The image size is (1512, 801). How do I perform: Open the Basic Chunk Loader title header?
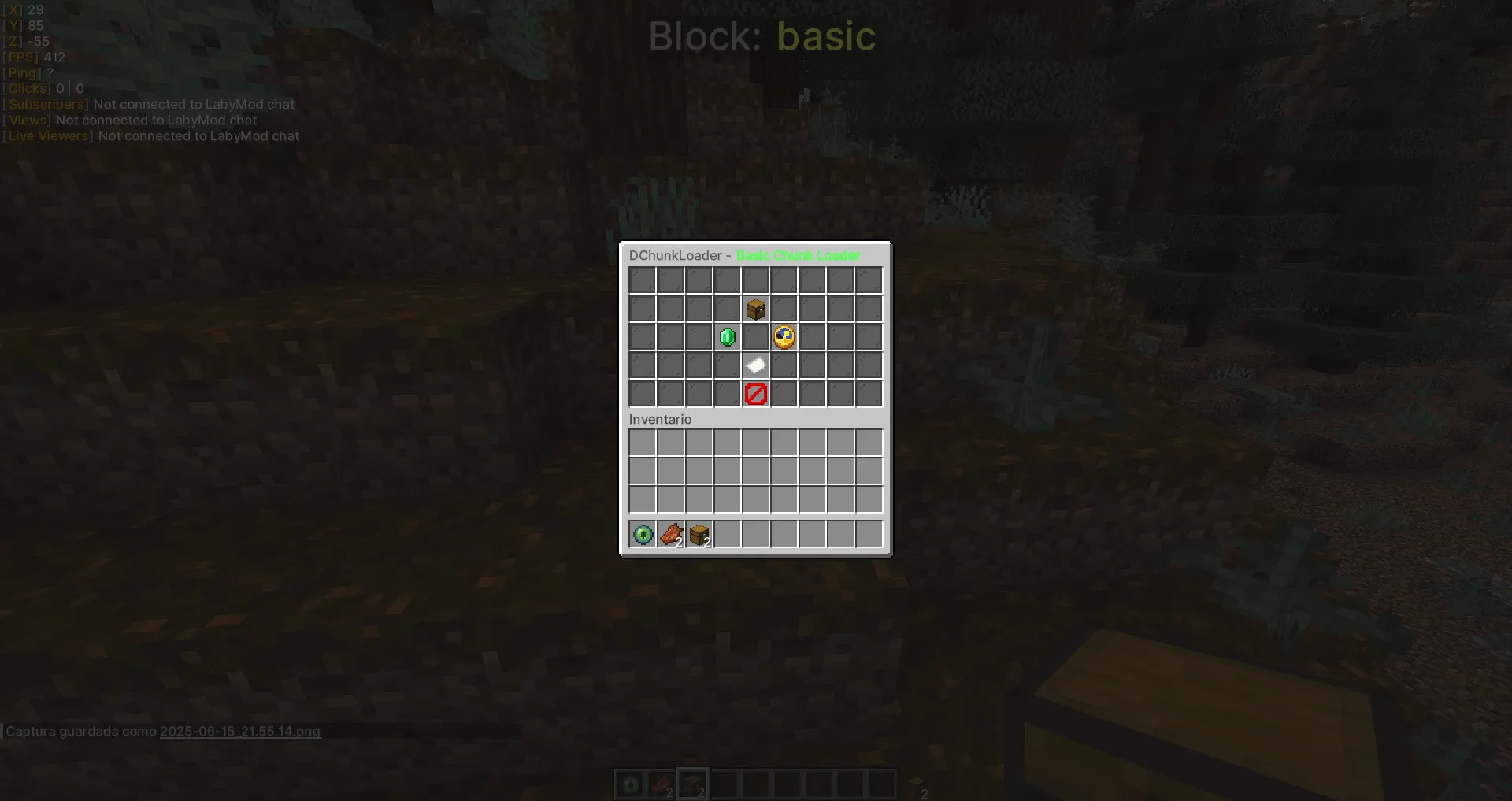point(743,255)
